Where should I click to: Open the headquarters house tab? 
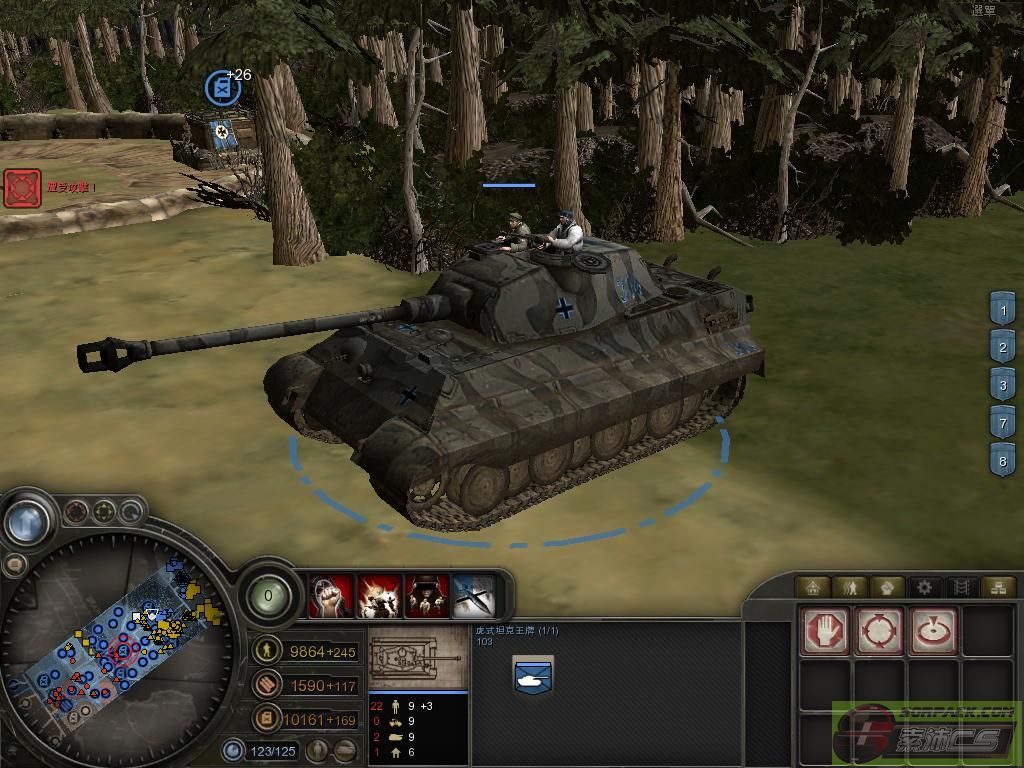pos(812,587)
